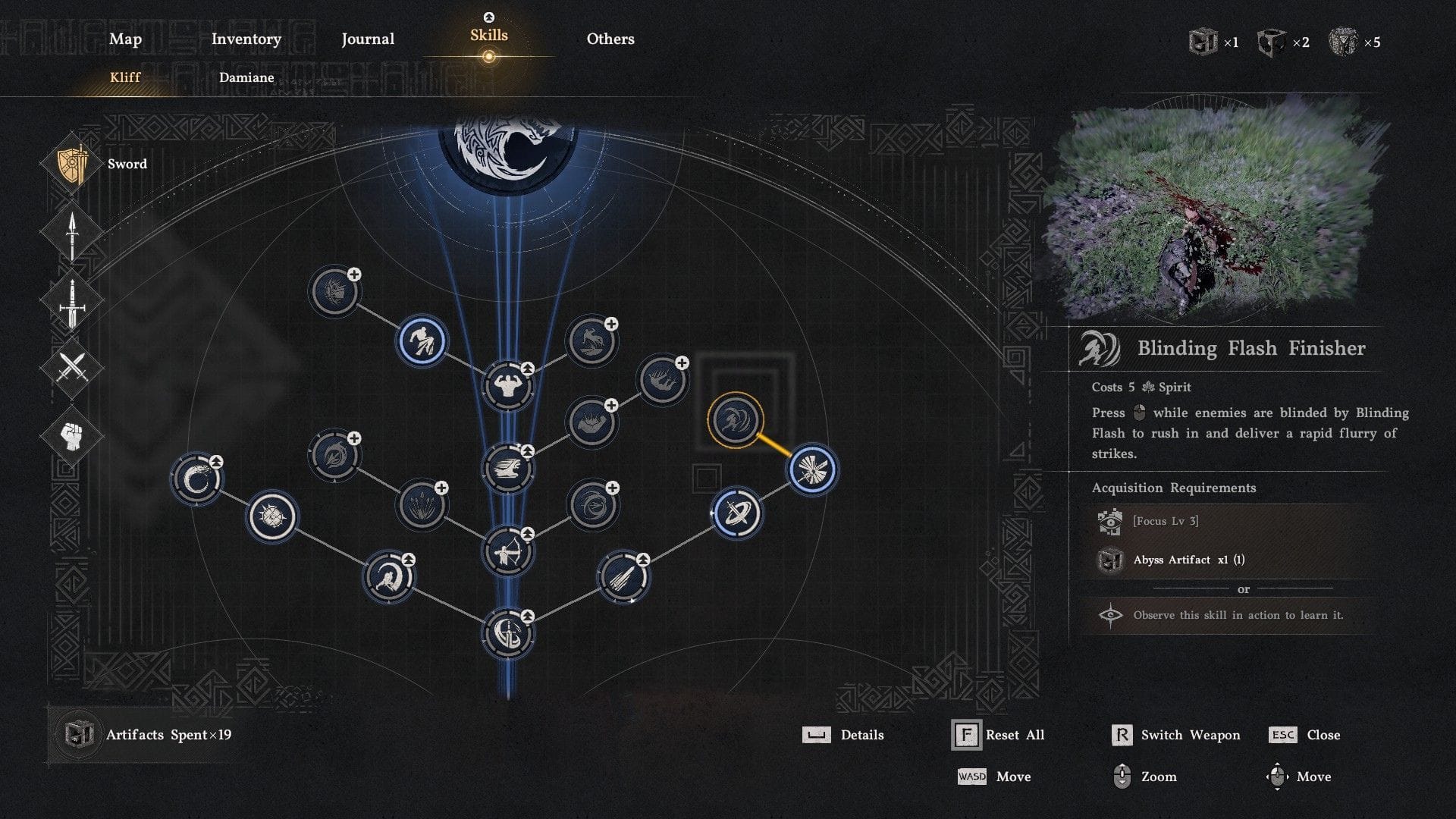The height and width of the screenshot is (819, 1456).
Task: Select the Blinding Flash Finisher skill node
Action: (735, 420)
